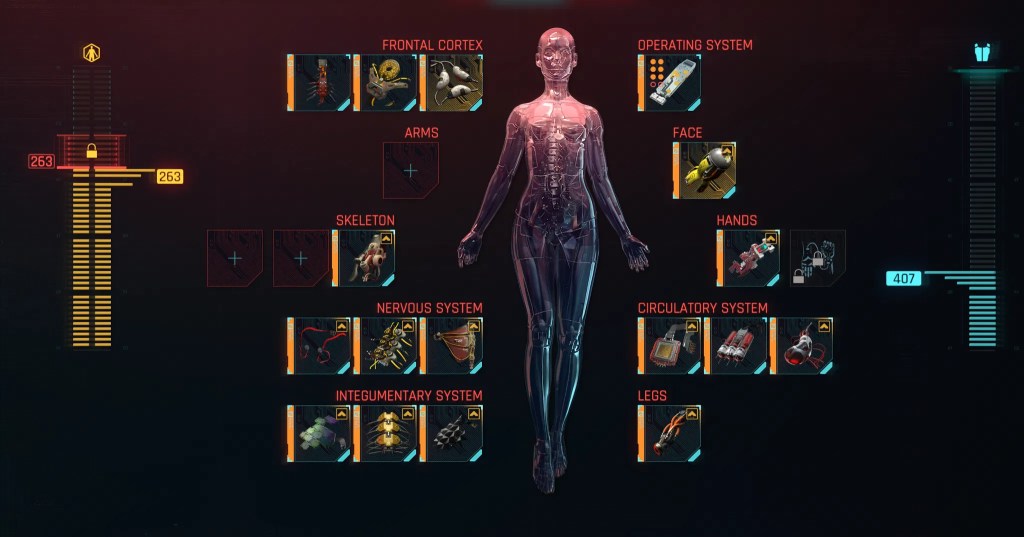Select the Legs cyberware slot
Image resolution: width=1024 pixels, height=537 pixels.
click(670, 434)
